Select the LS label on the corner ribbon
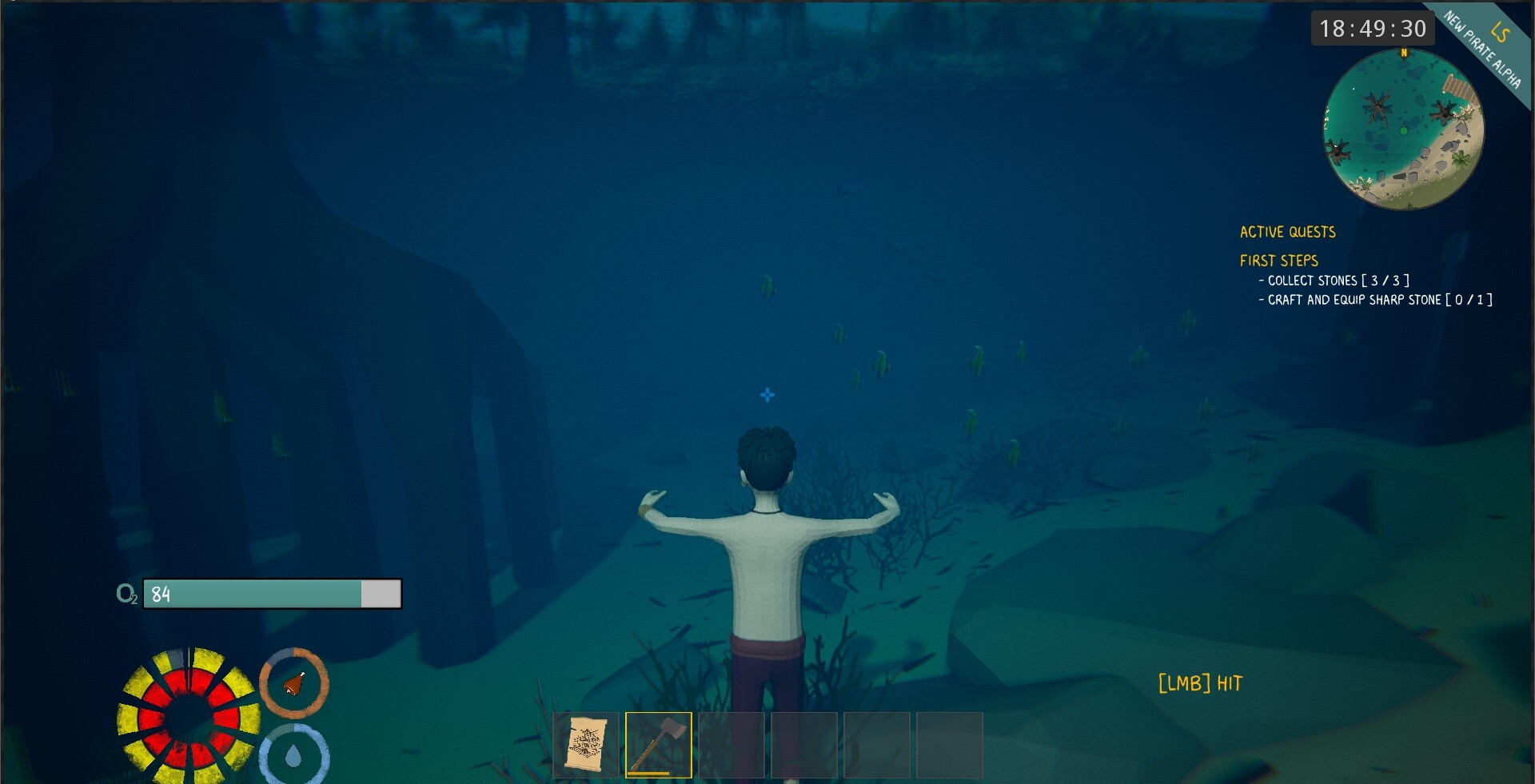1535x784 pixels. click(1501, 32)
